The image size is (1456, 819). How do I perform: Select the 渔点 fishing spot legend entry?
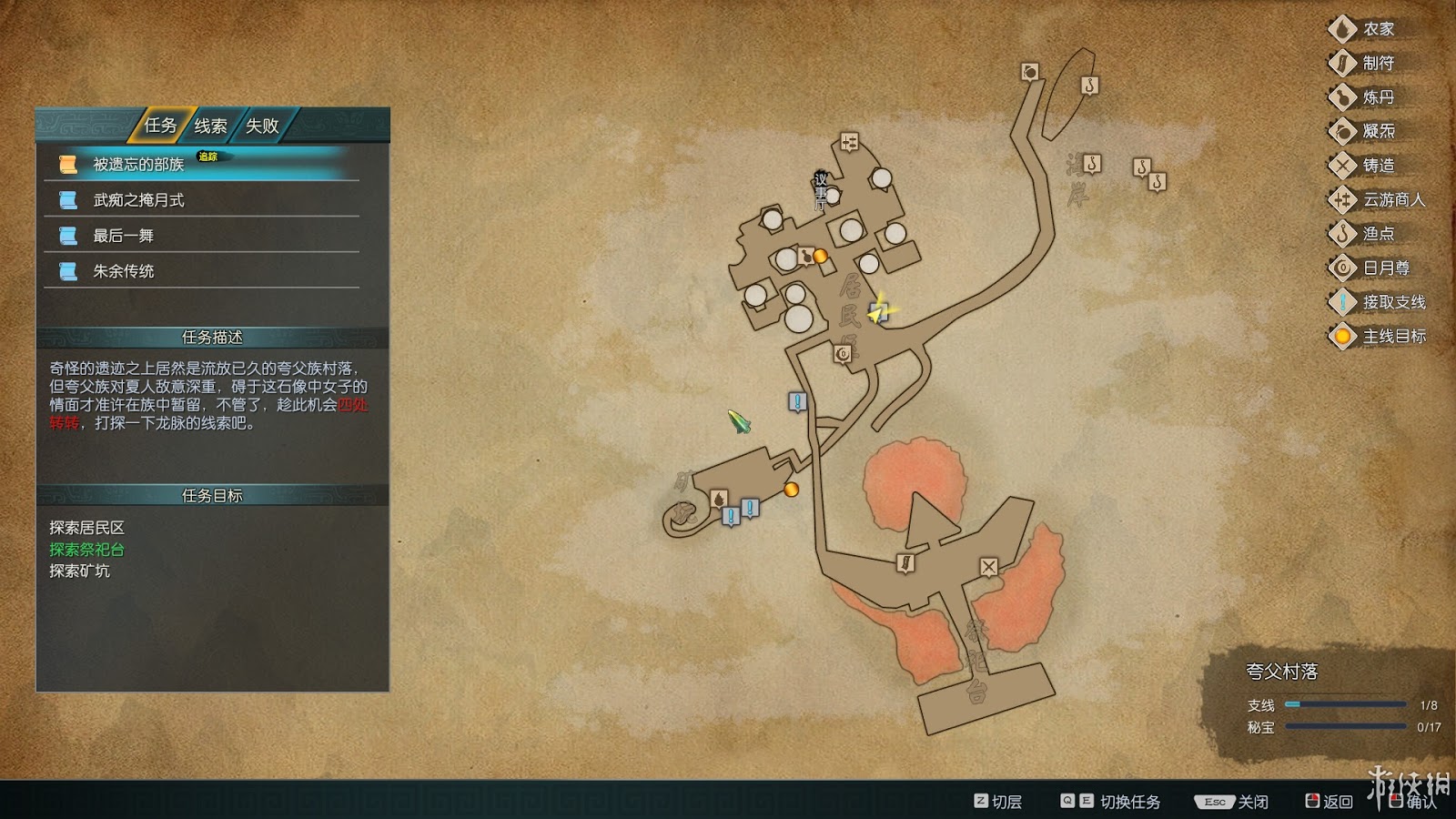1378,234
